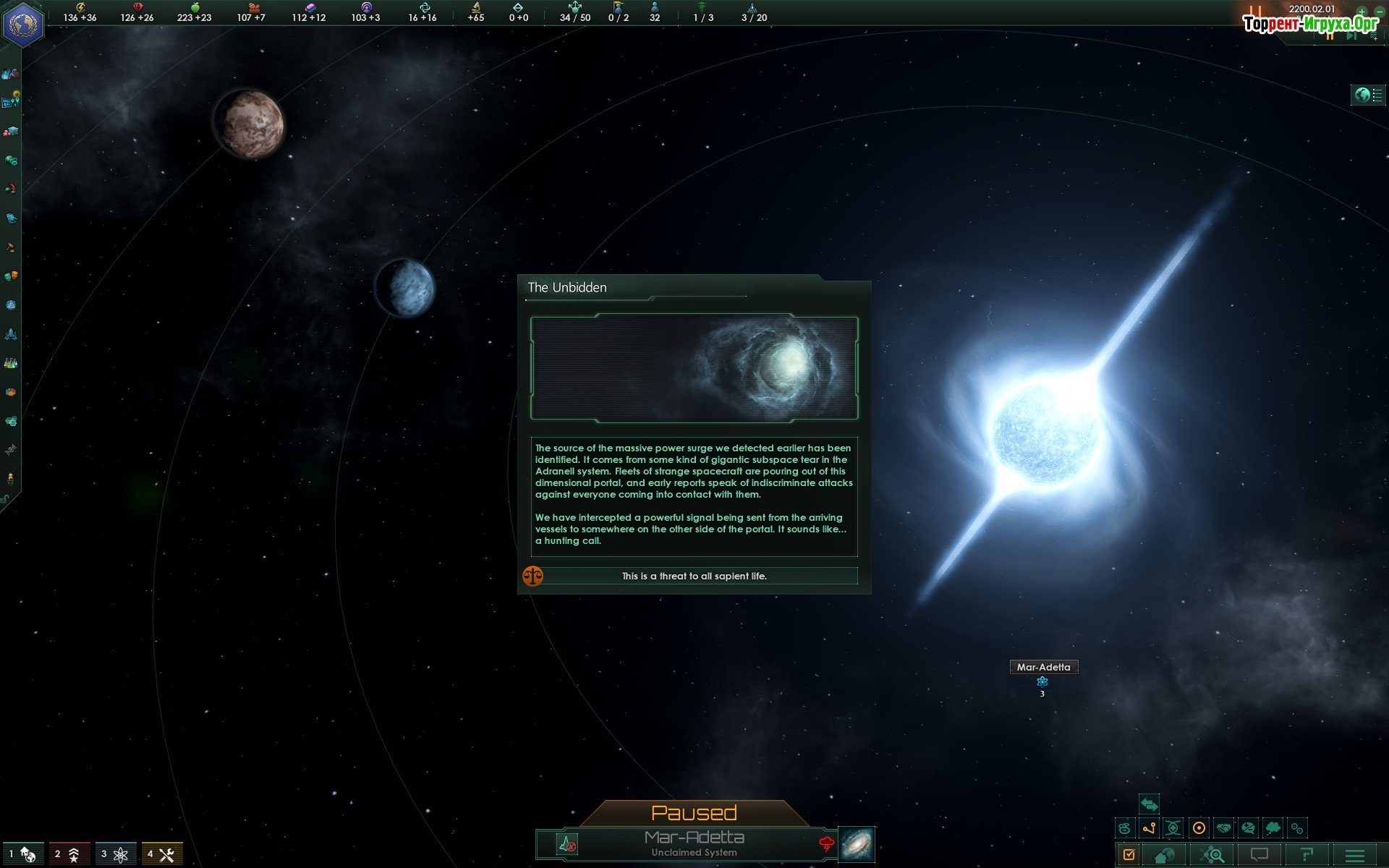Open the main menu hamburger button
1389x868 pixels.
click(1354, 855)
